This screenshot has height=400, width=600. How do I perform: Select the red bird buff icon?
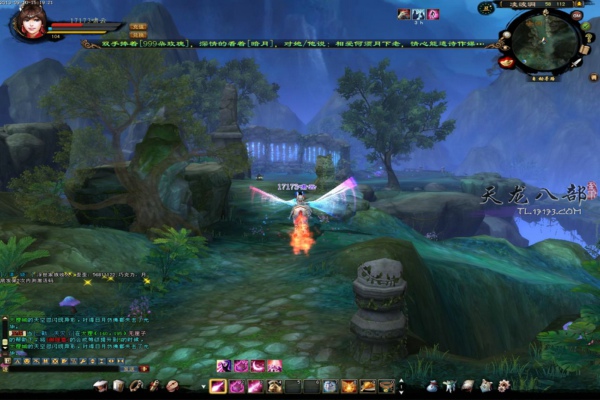tap(403, 14)
